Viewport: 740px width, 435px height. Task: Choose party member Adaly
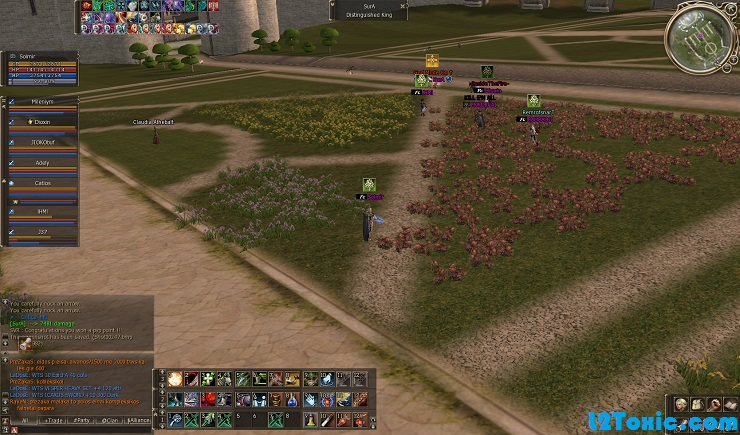tap(42, 162)
